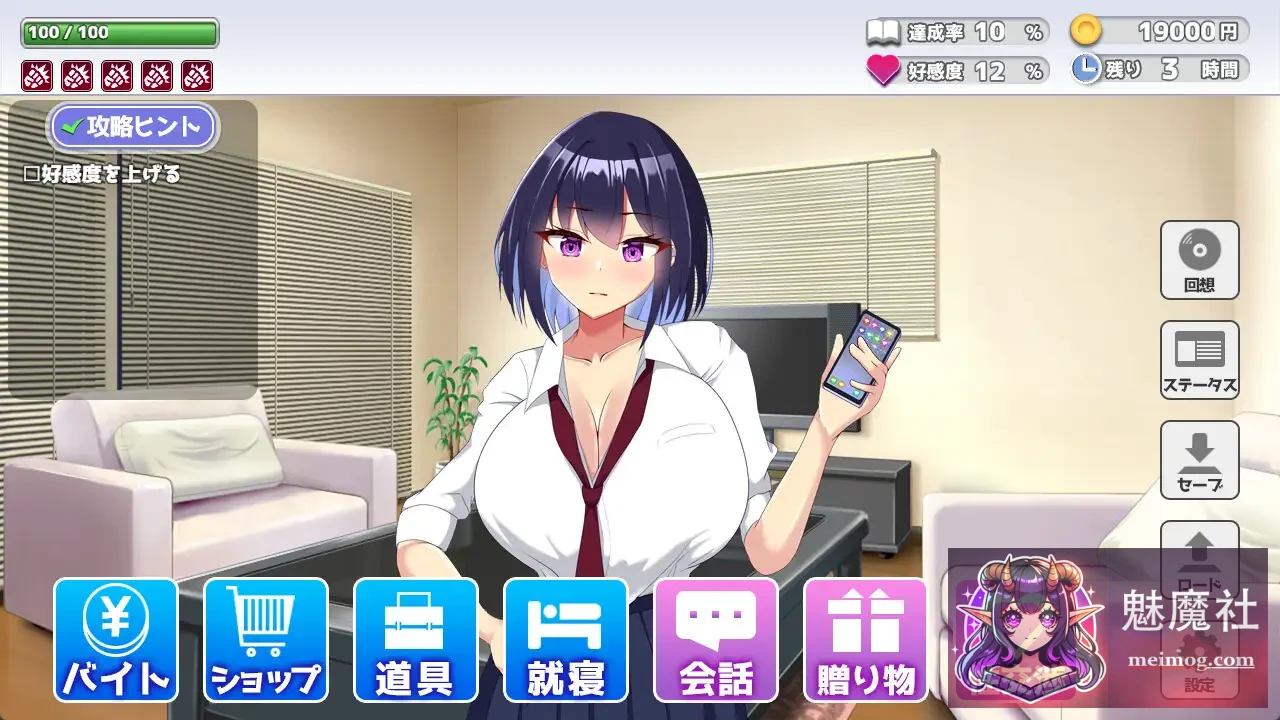
Task: Check the 好感度を上げる objective checkbox
Action: tap(30, 171)
